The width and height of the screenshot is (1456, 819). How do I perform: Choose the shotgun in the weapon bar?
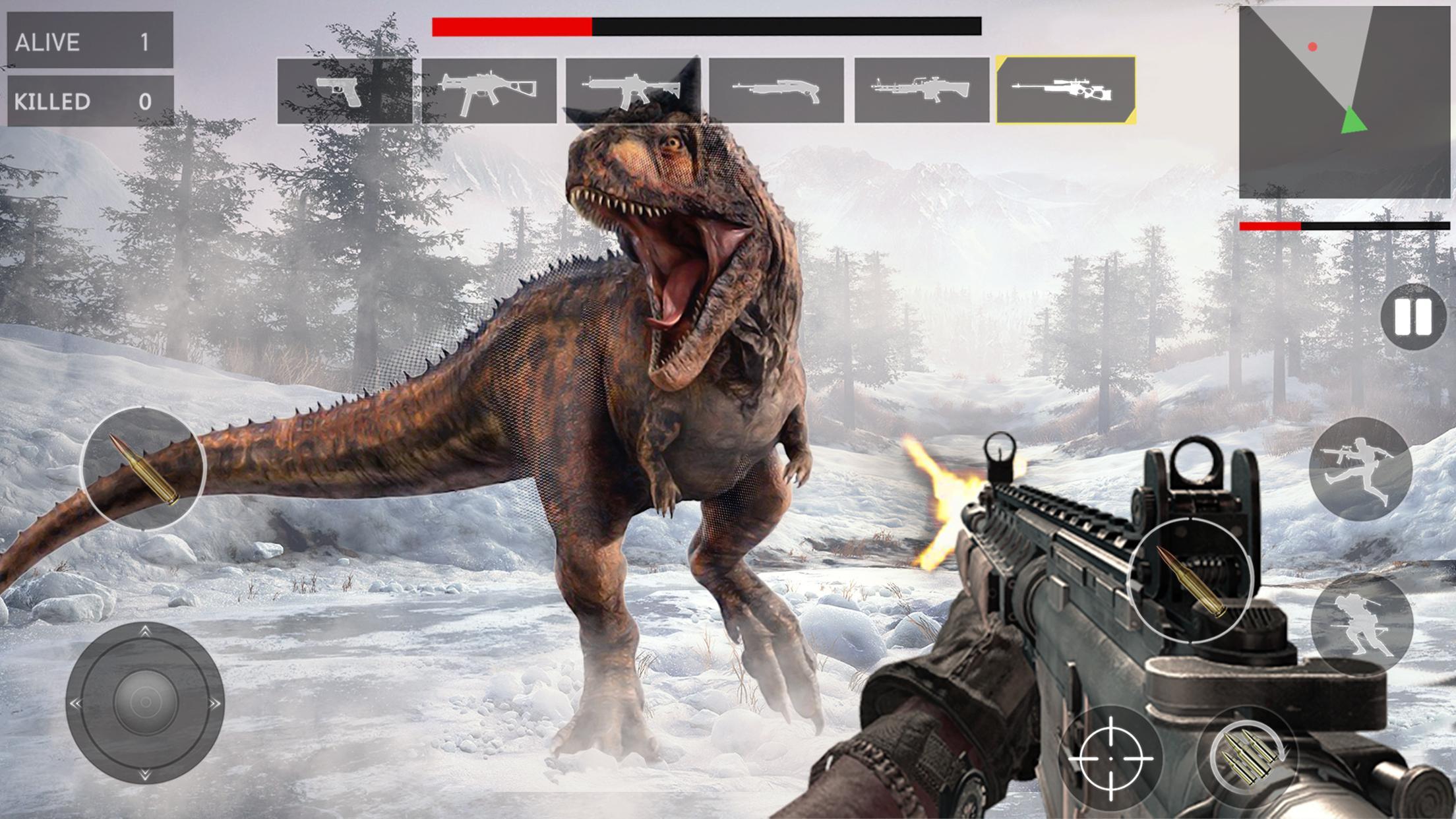pos(778,92)
